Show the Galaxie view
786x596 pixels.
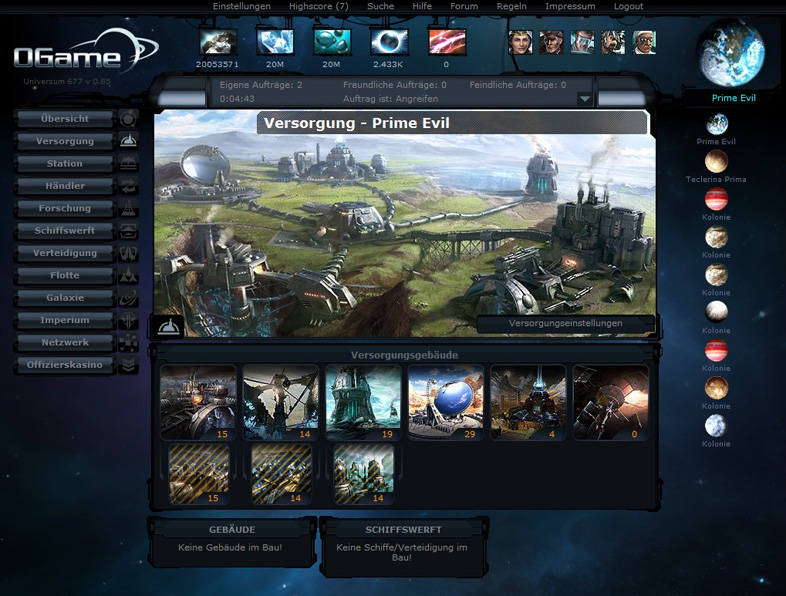65,298
